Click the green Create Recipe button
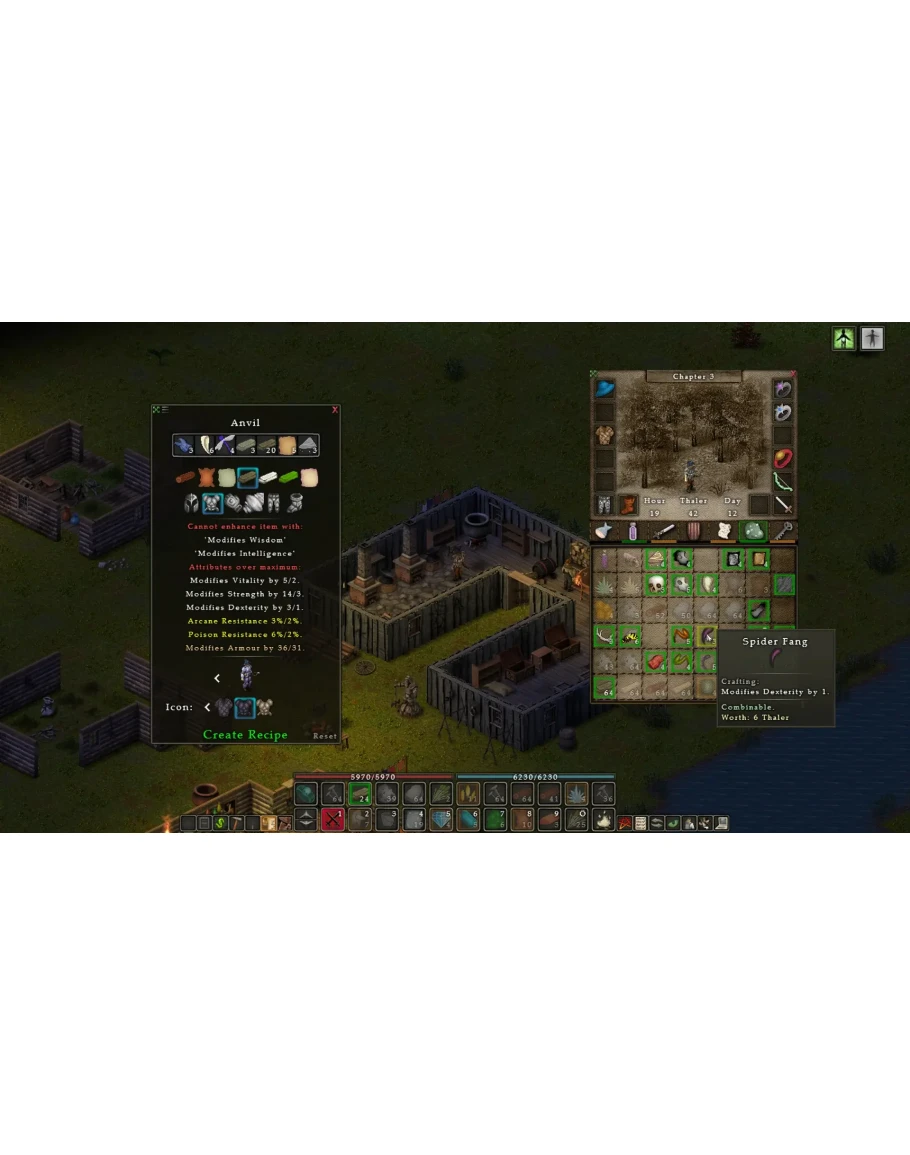 245,734
